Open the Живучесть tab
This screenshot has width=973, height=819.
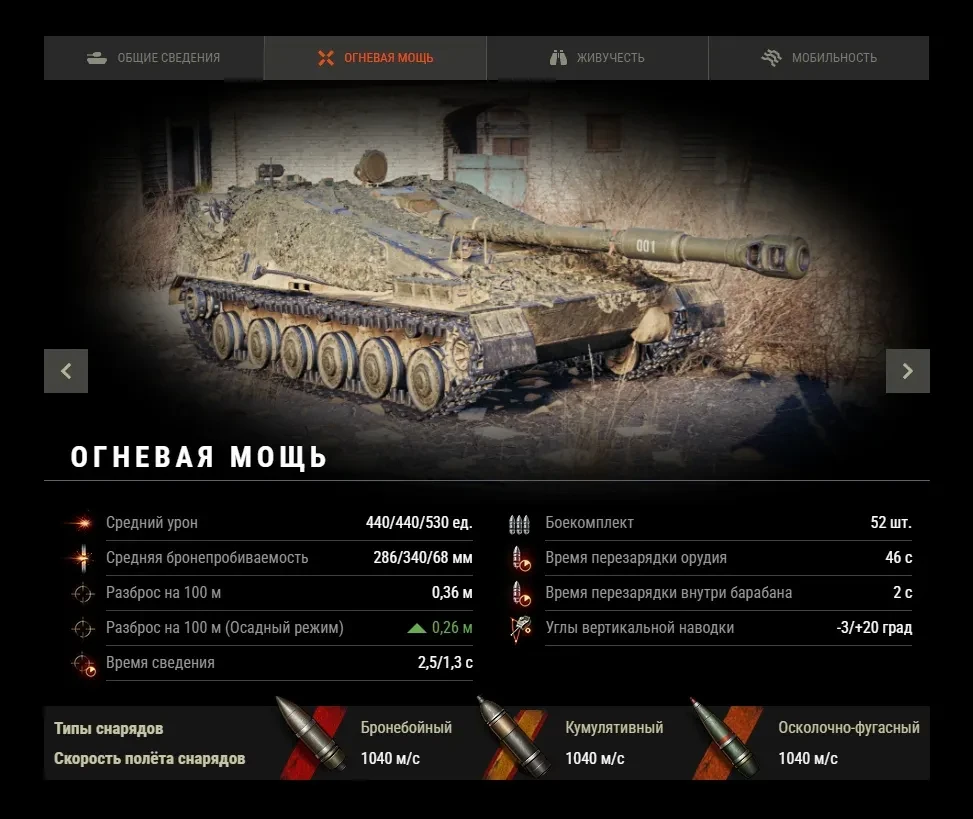597,58
